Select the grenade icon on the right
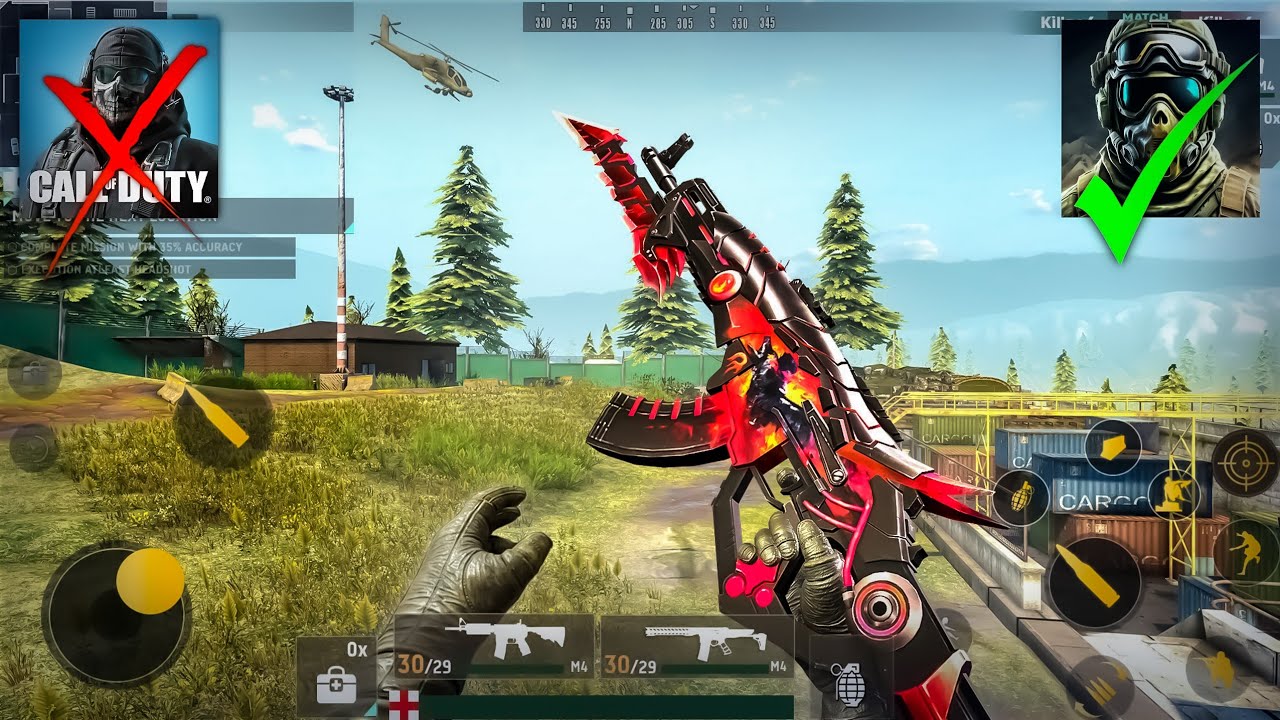1280x720 pixels. (1023, 496)
